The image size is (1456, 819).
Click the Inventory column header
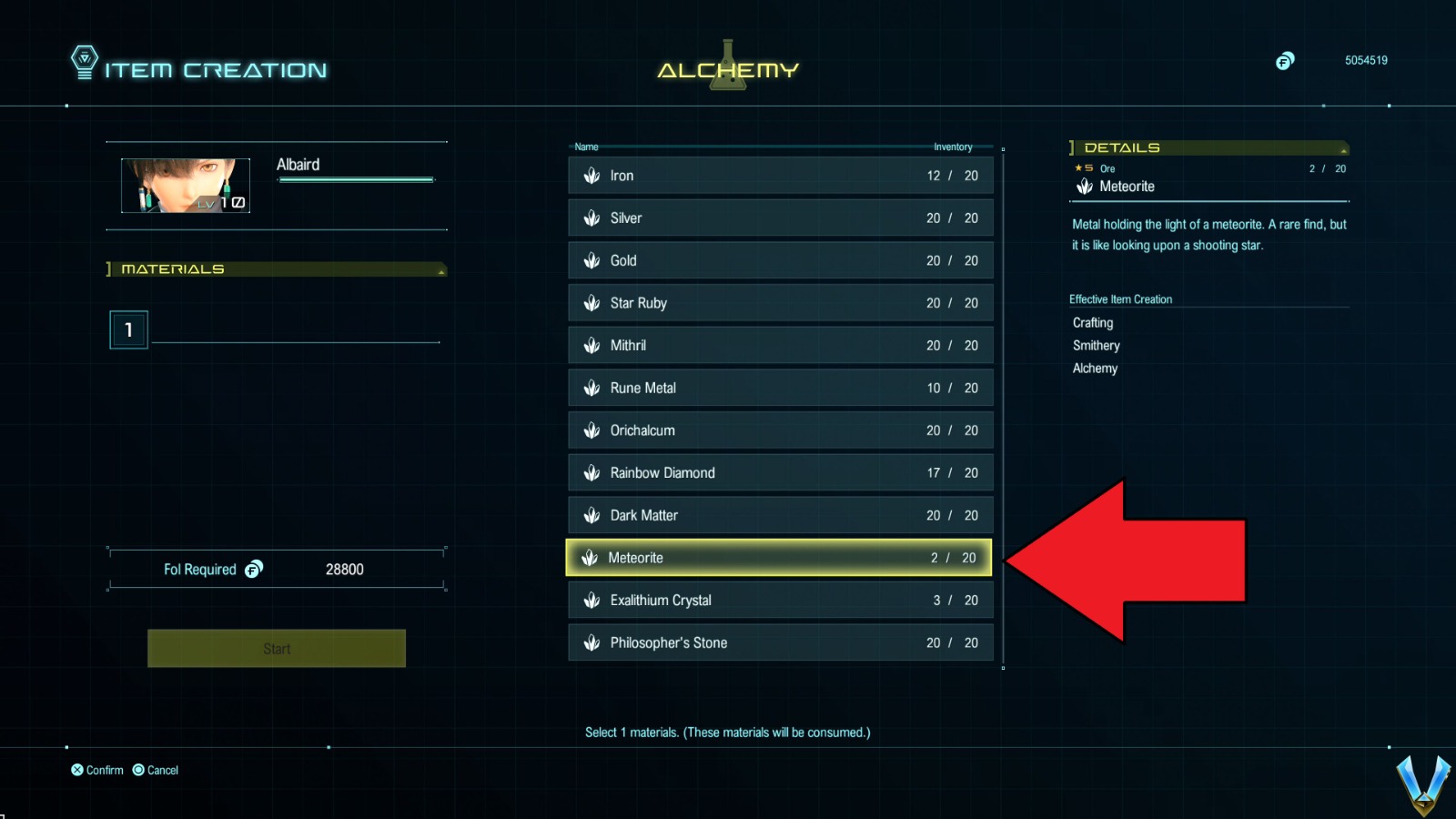pos(953,147)
